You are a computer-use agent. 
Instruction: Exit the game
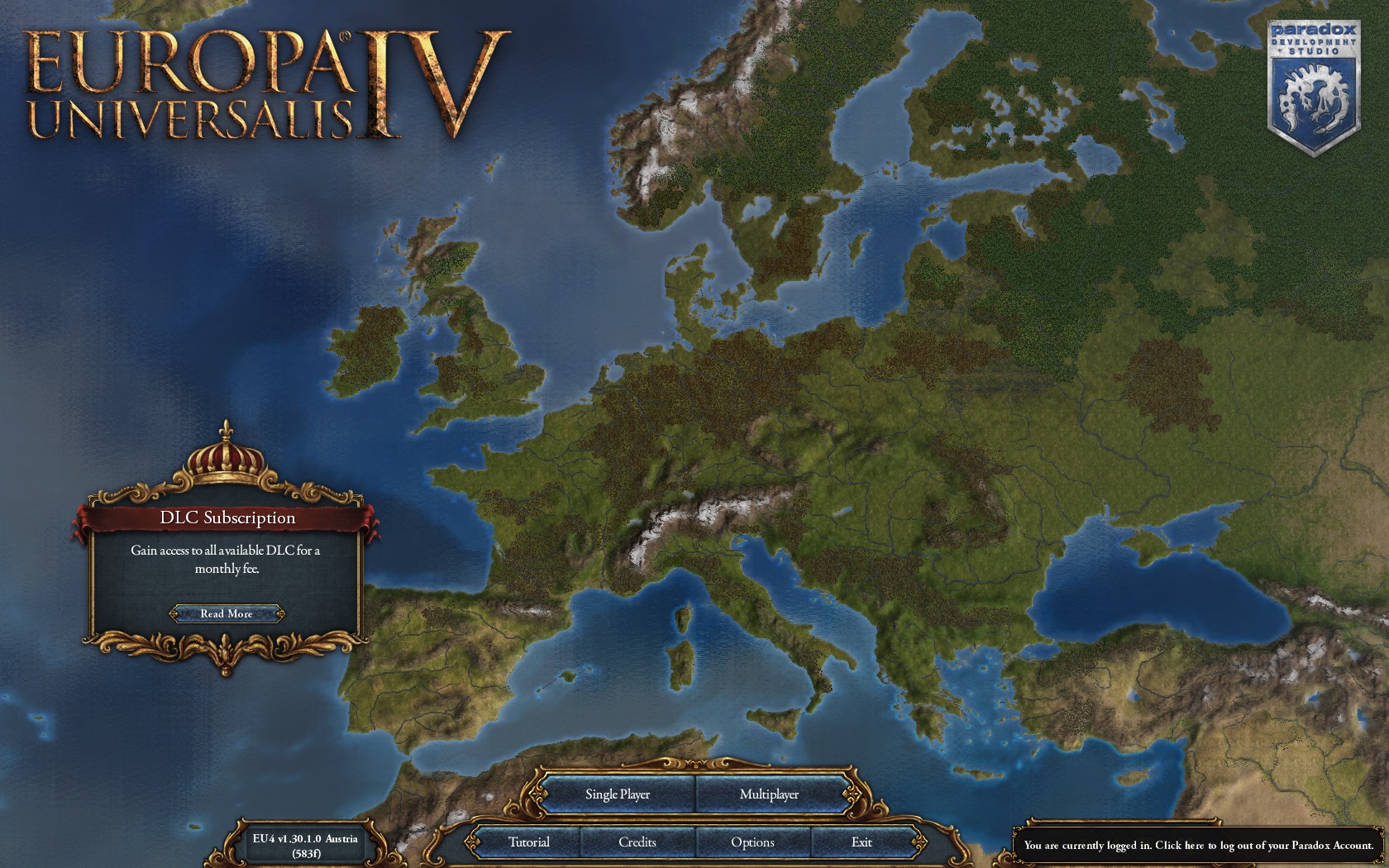(862, 841)
